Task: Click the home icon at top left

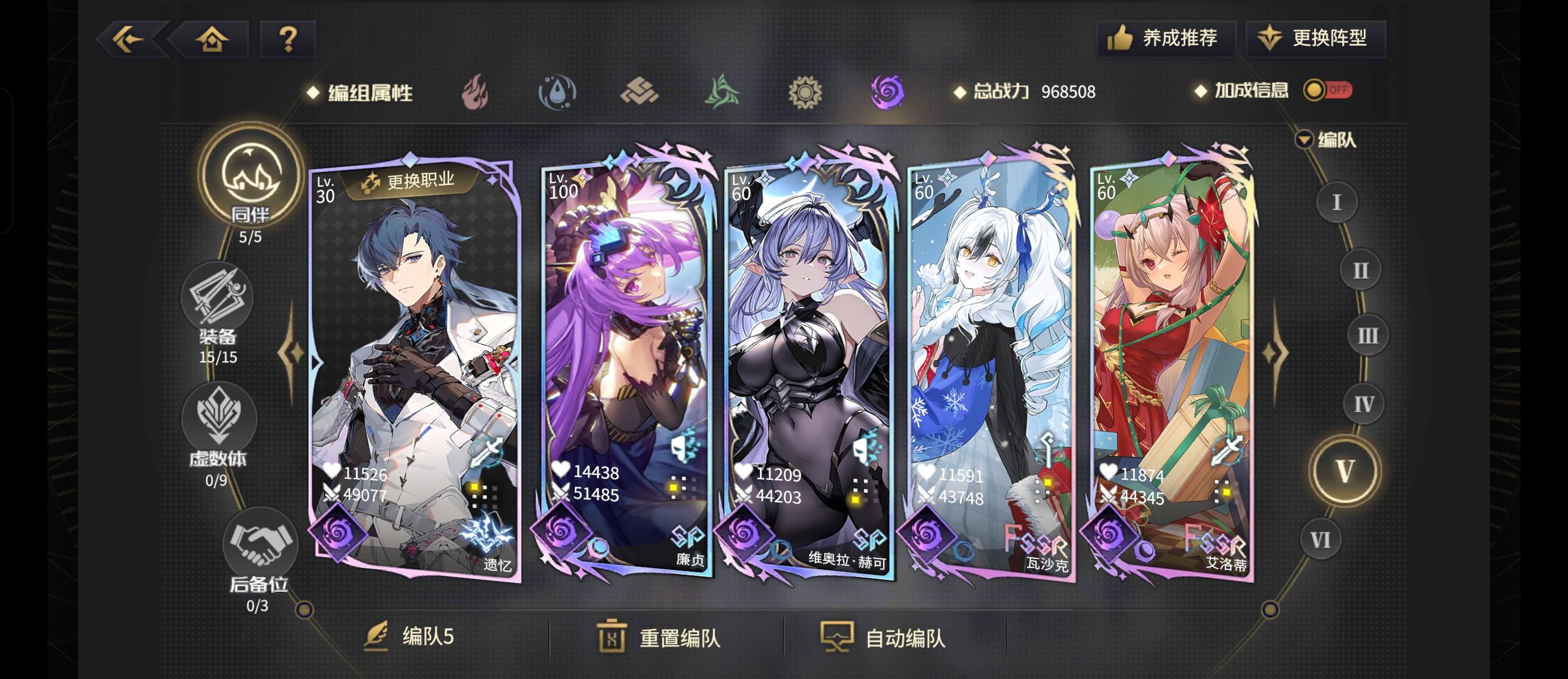Action: [x=210, y=38]
